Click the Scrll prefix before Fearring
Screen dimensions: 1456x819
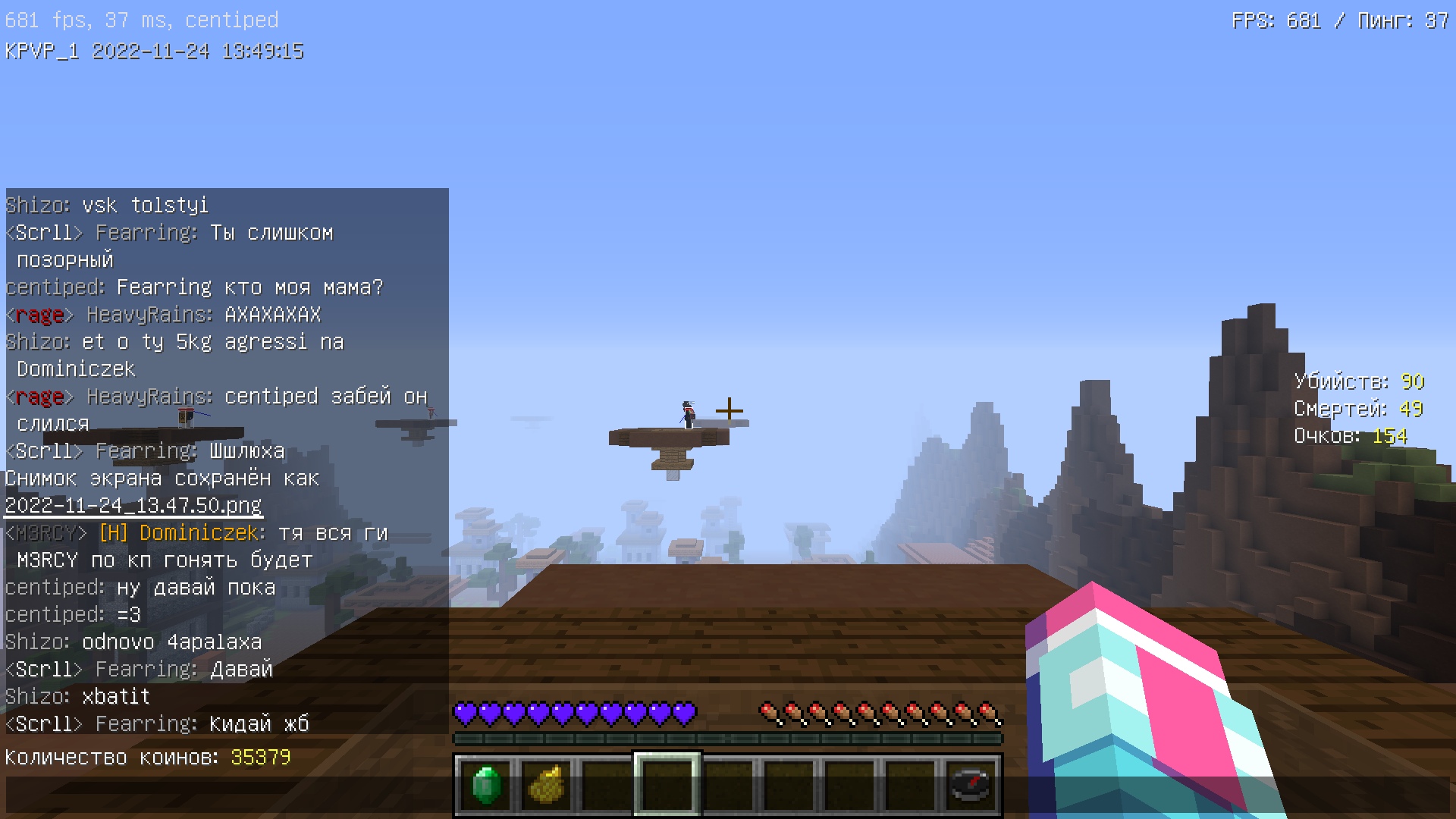(43, 723)
